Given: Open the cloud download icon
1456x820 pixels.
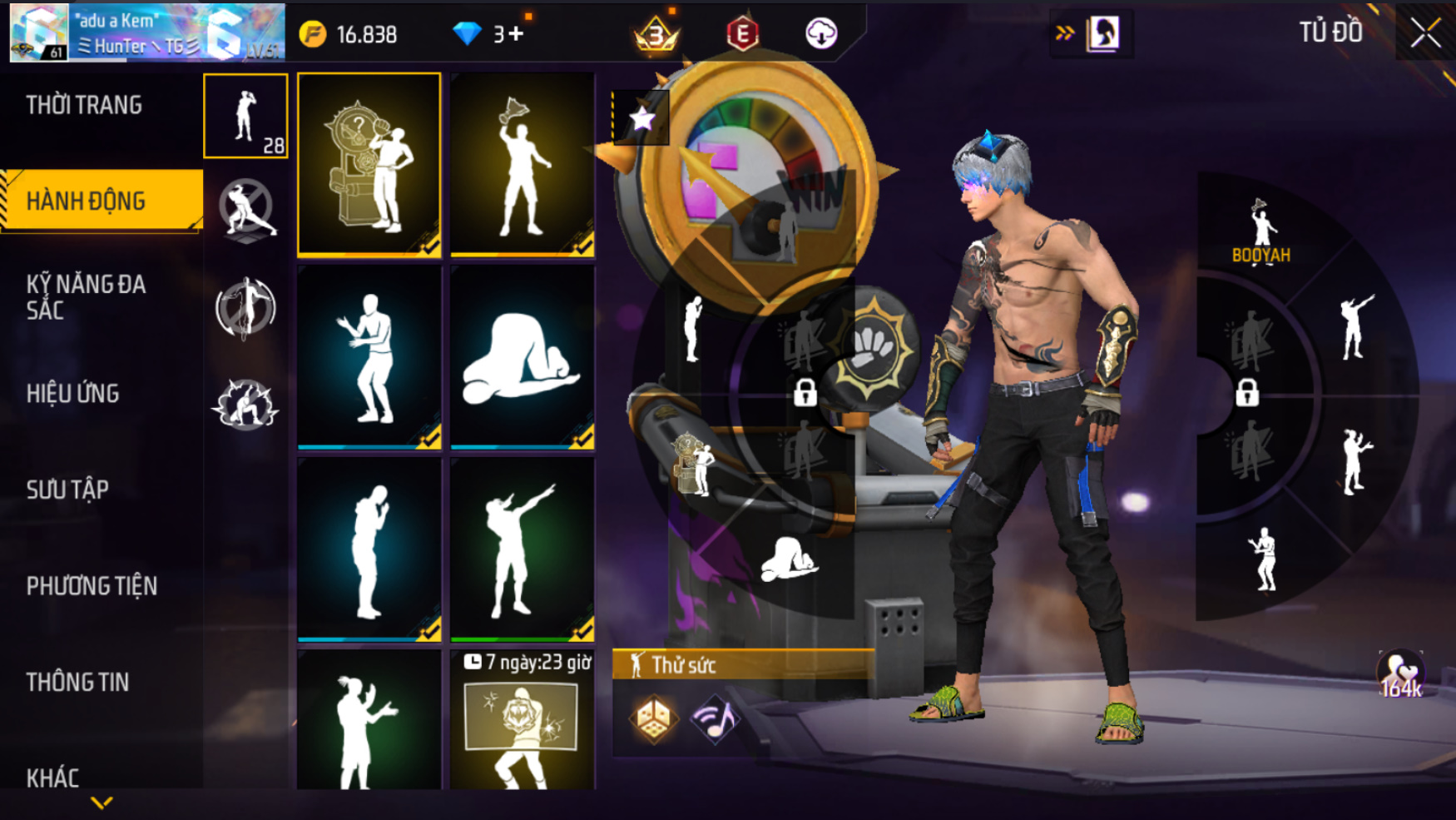Looking at the screenshot, I should pos(821,33).
